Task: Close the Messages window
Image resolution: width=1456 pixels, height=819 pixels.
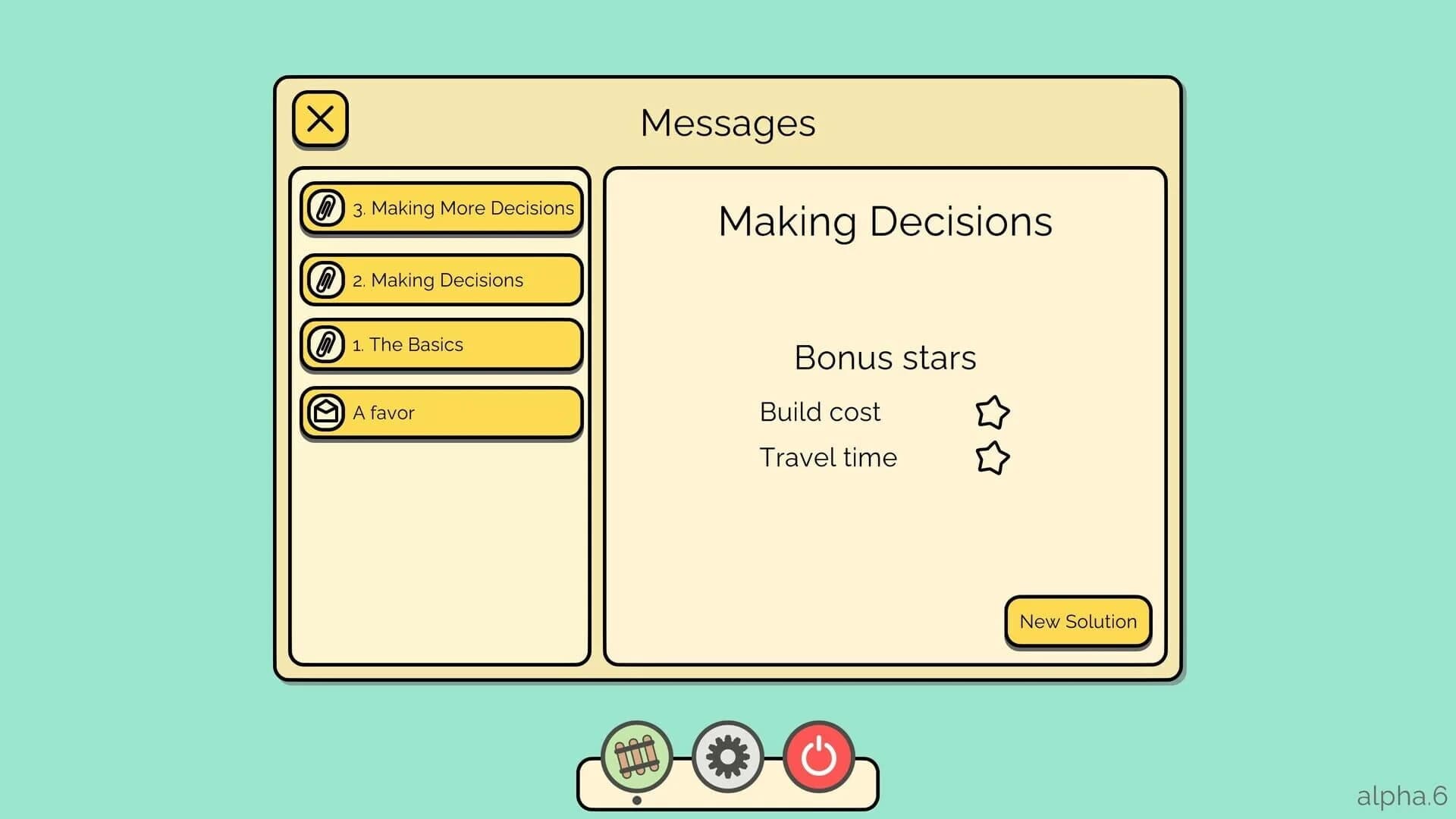Action: pyautogui.click(x=319, y=118)
